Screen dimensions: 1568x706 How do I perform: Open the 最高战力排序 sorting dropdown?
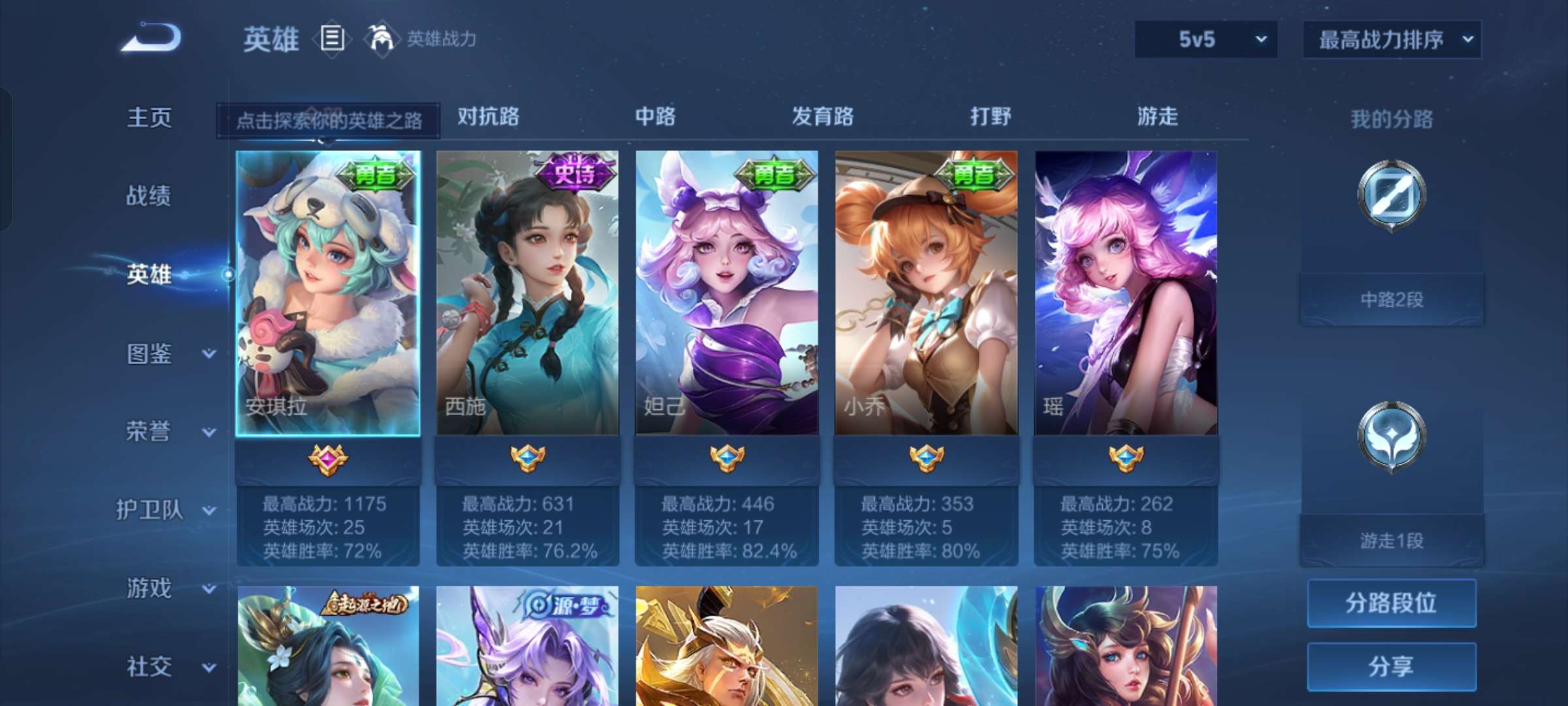[1390, 39]
